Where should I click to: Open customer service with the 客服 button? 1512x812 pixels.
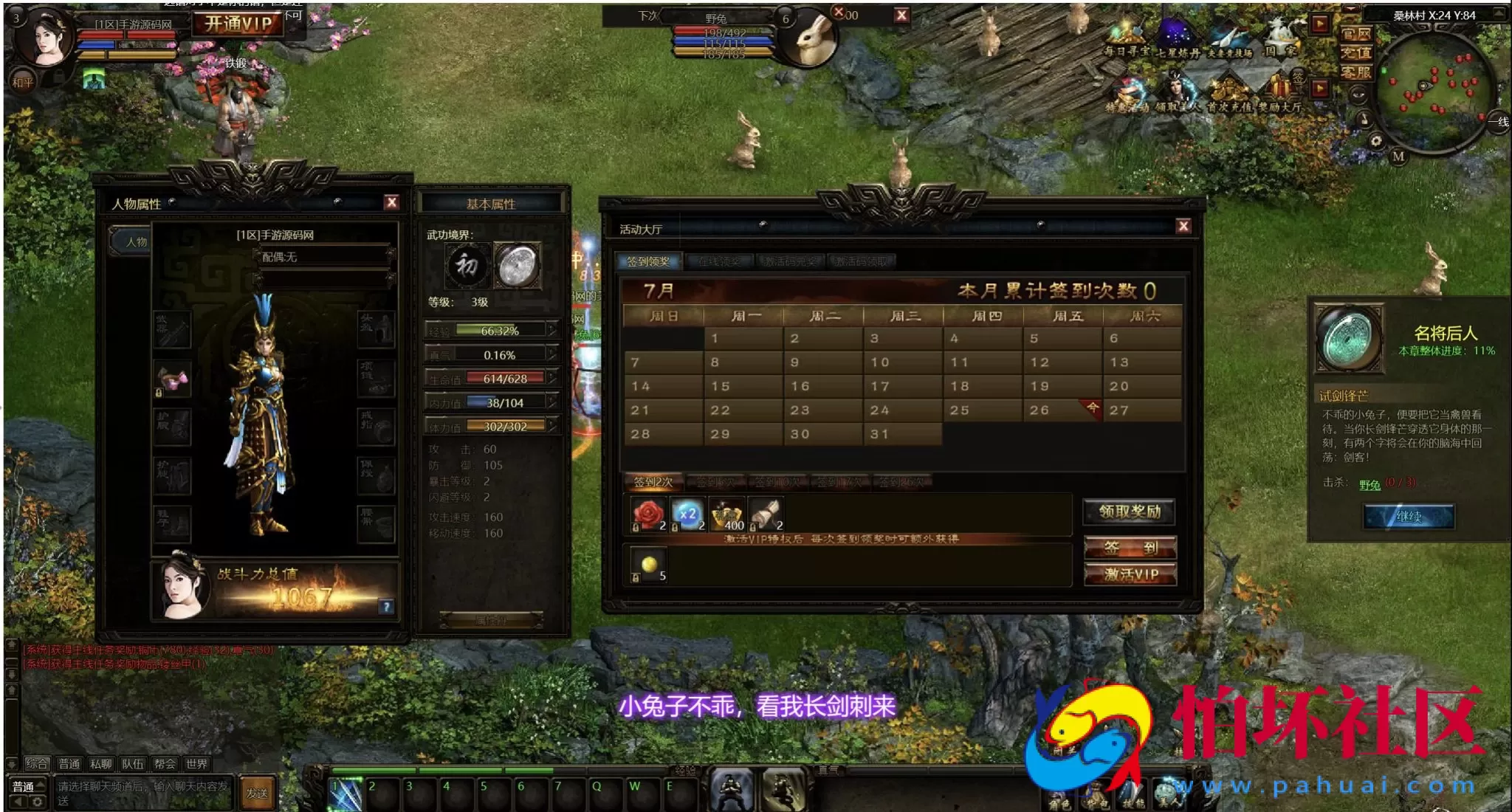pyautogui.click(x=1355, y=72)
